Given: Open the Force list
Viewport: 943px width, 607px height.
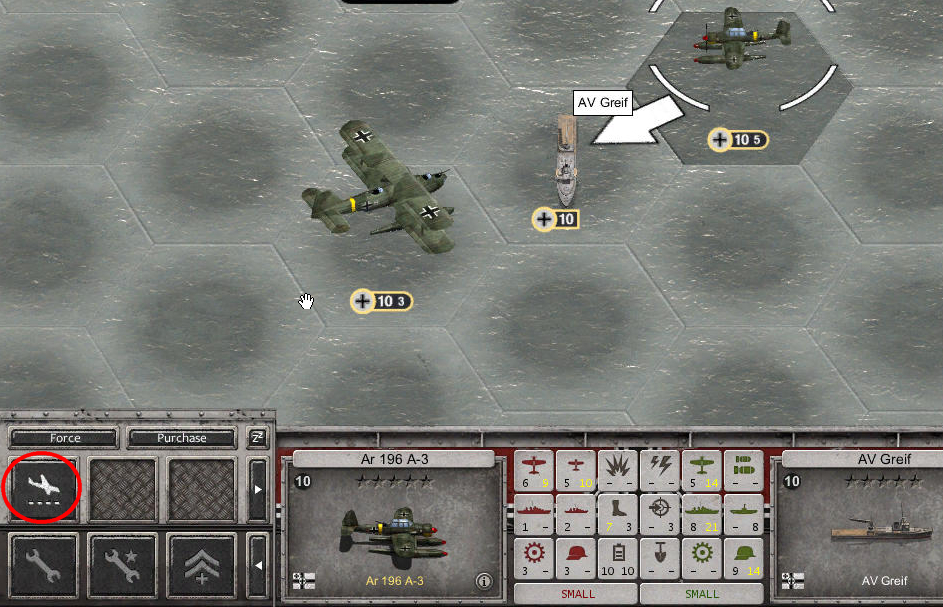Looking at the screenshot, I should (65, 438).
